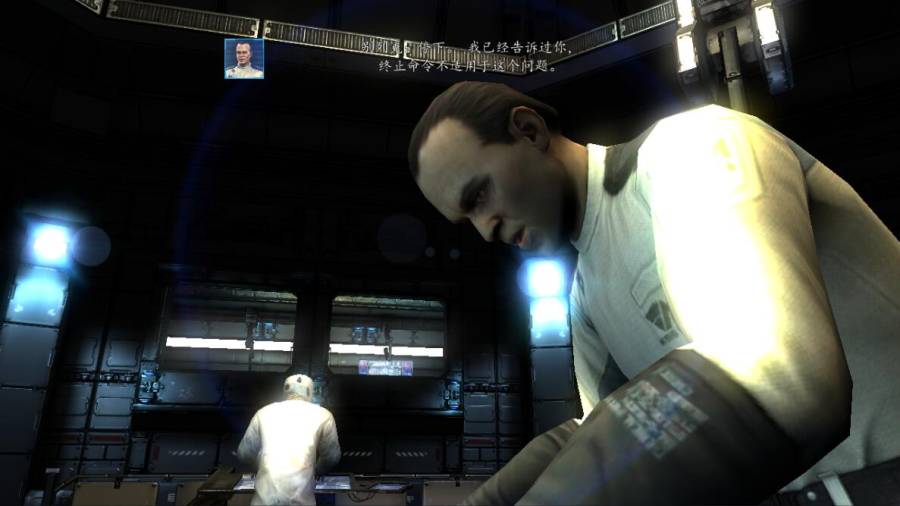Click the speaker portrait beside the subtitles
900x506 pixels.
(244, 59)
